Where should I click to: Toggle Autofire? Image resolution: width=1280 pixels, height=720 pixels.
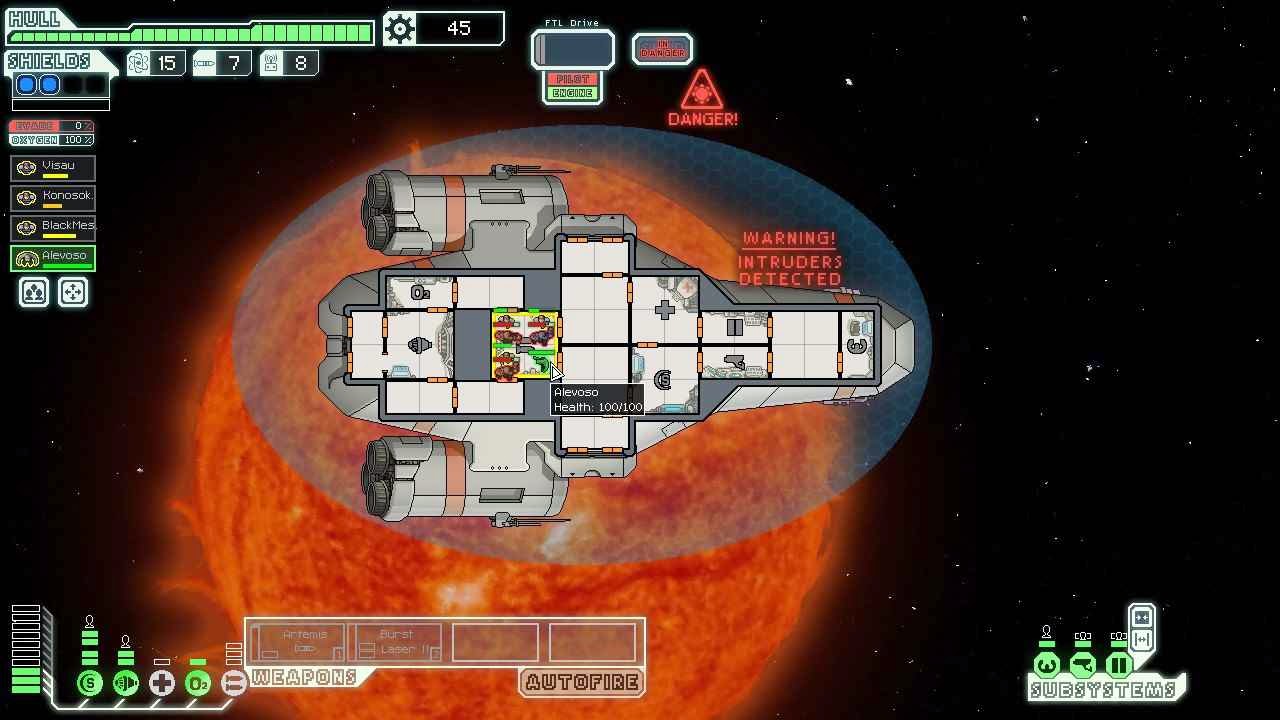click(x=582, y=683)
